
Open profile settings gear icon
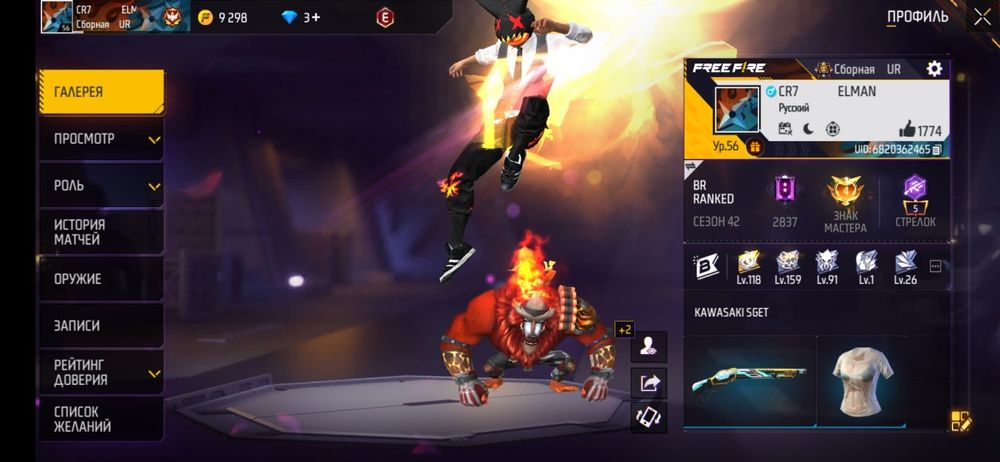coord(934,69)
